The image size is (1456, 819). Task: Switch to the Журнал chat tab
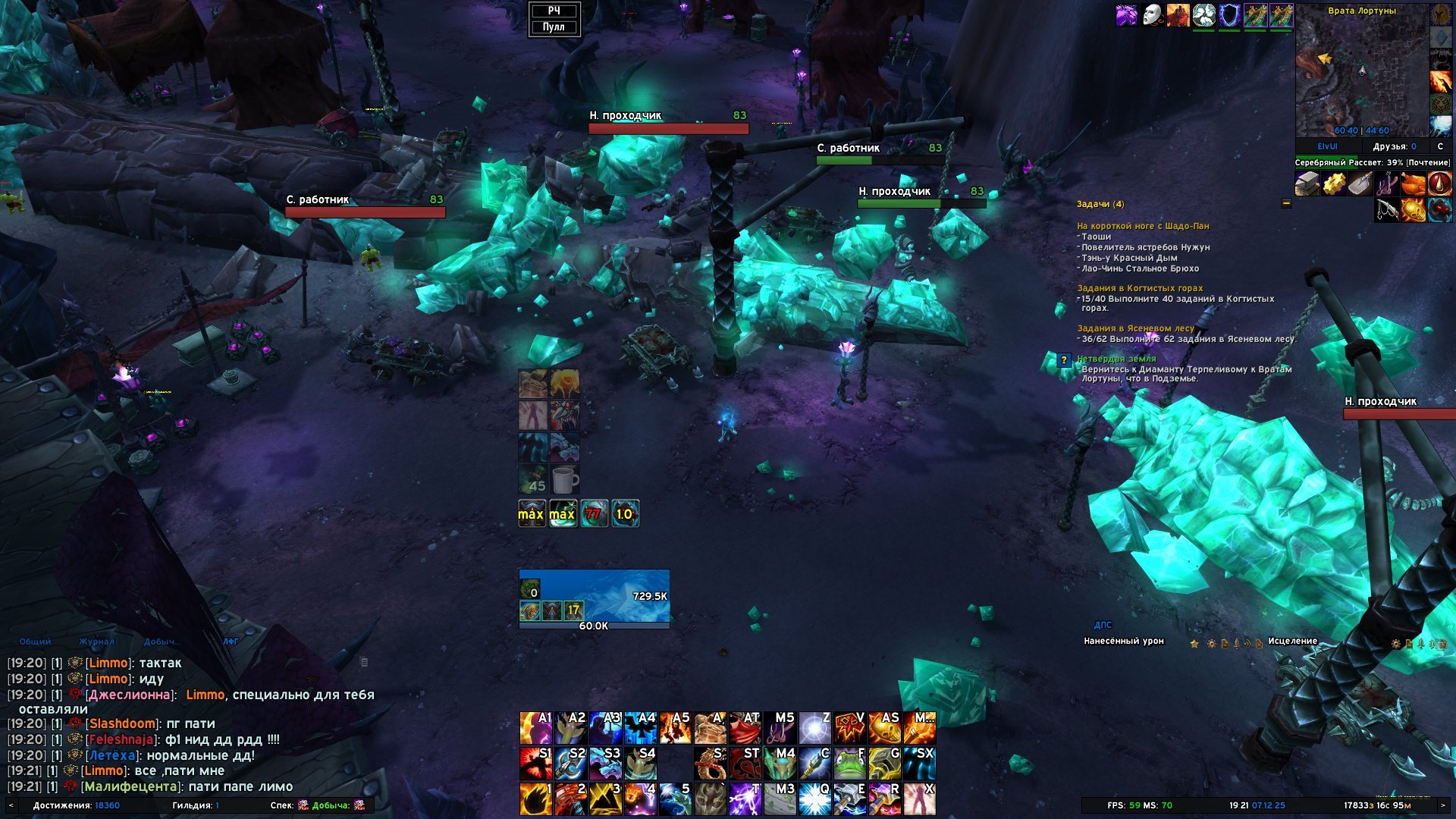point(96,642)
